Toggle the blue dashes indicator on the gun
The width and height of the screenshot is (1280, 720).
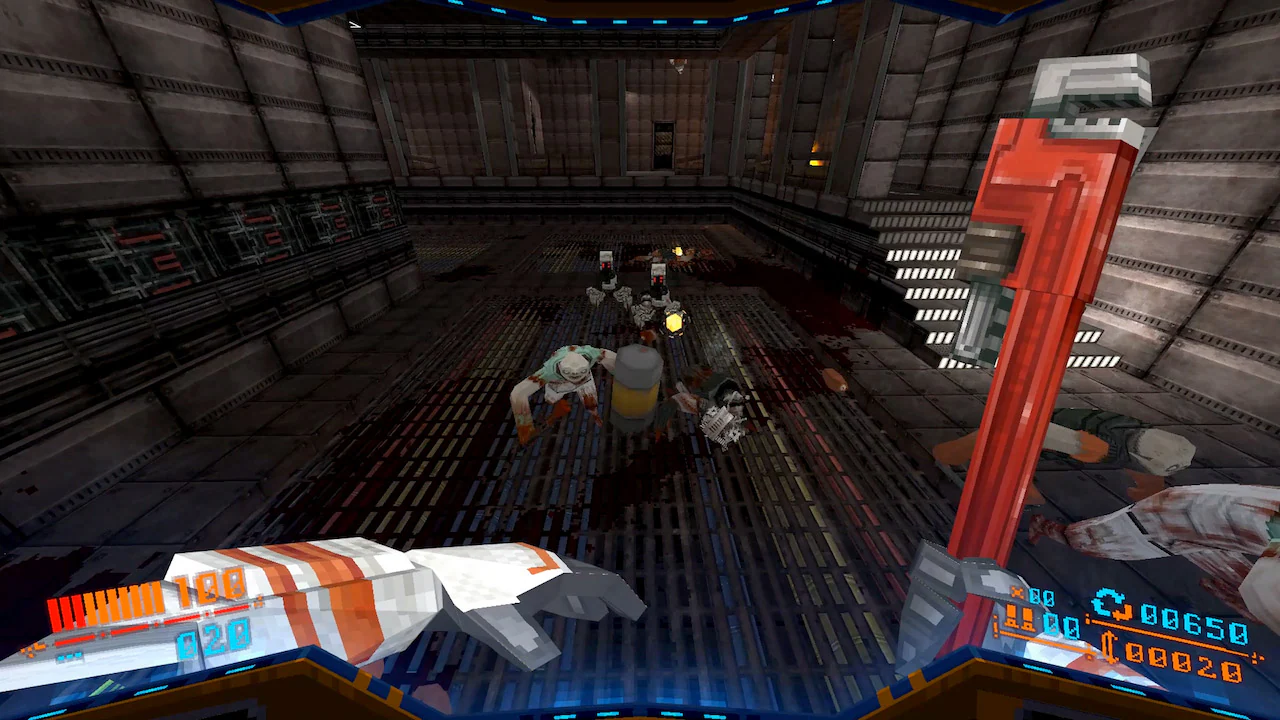coord(68,655)
